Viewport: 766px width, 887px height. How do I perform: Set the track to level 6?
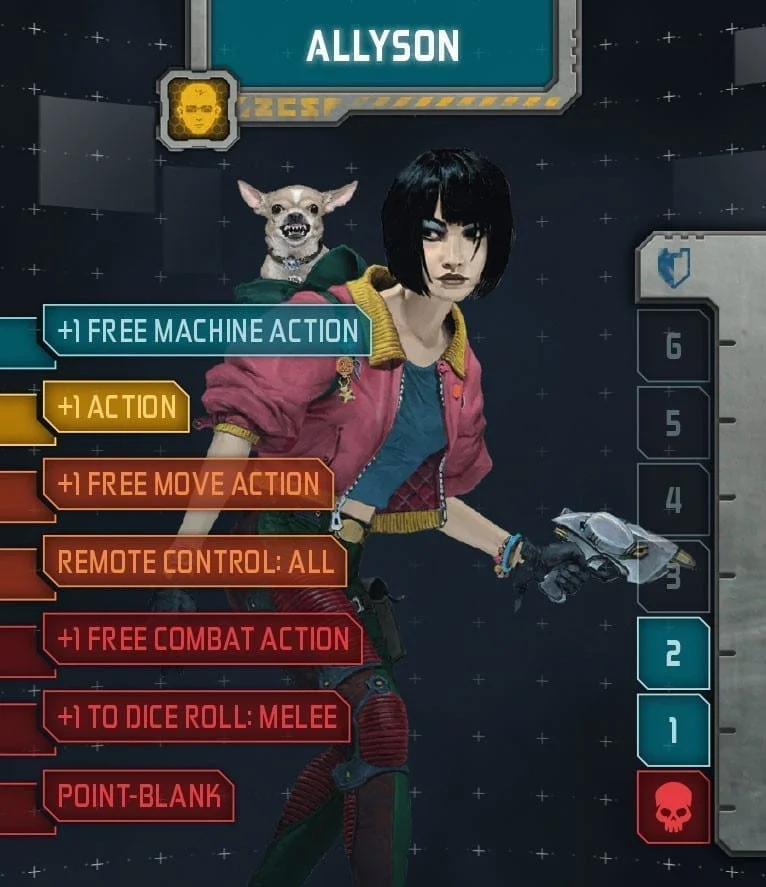click(x=673, y=346)
